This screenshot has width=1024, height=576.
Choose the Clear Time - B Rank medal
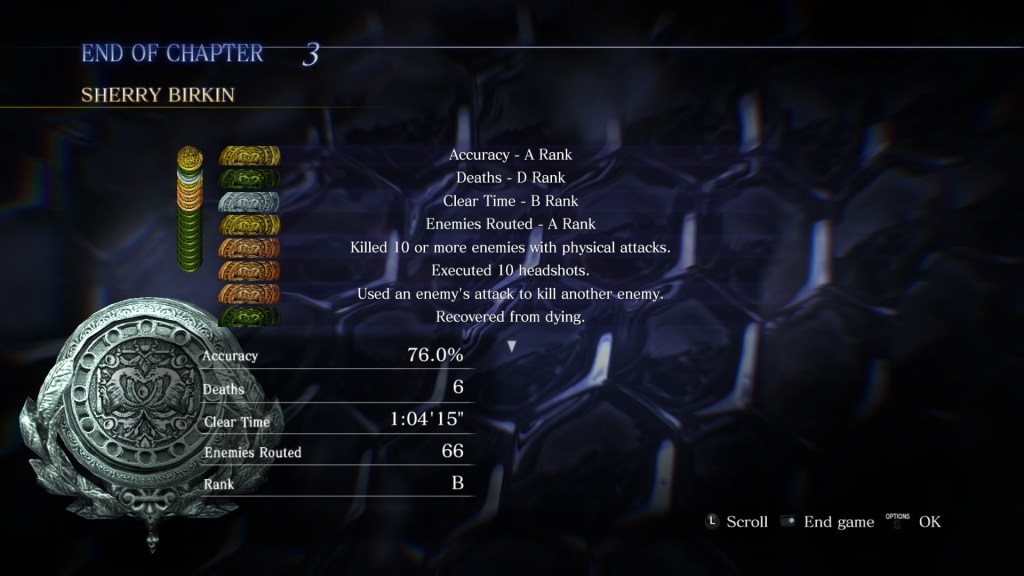click(x=510, y=201)
